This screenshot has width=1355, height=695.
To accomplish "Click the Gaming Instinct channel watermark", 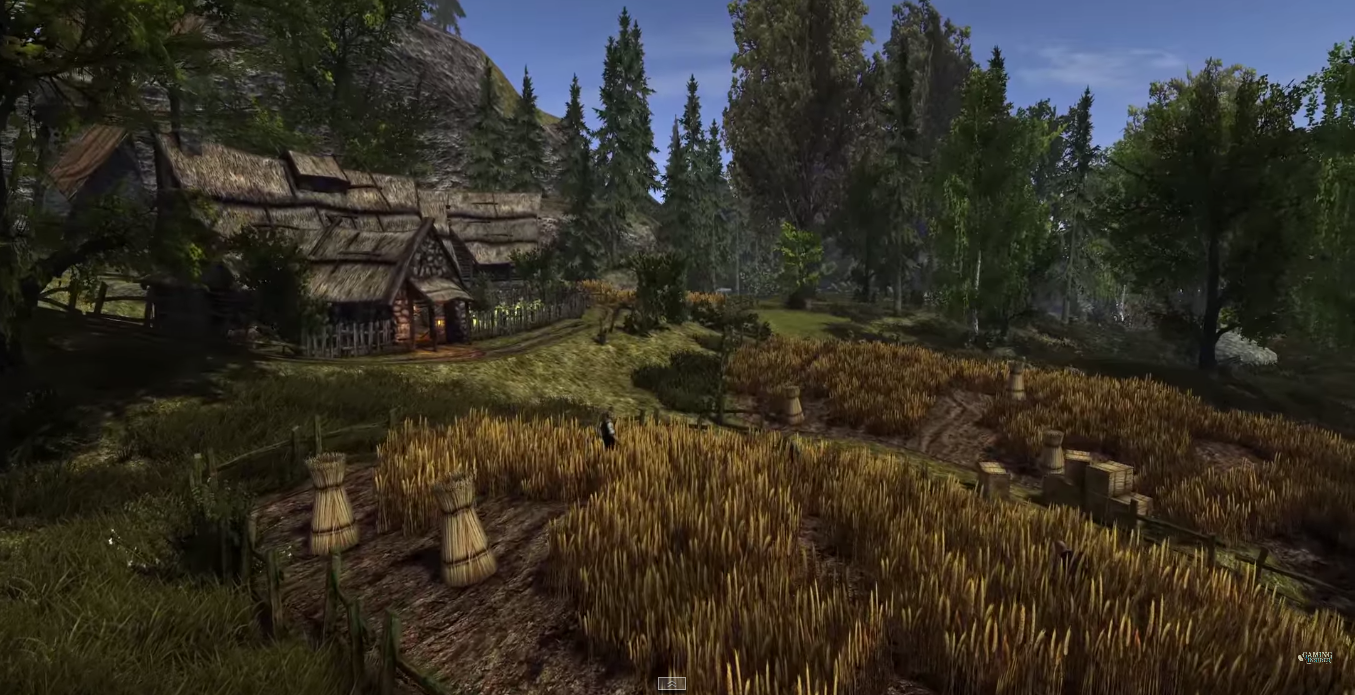I will point(1314,658).
